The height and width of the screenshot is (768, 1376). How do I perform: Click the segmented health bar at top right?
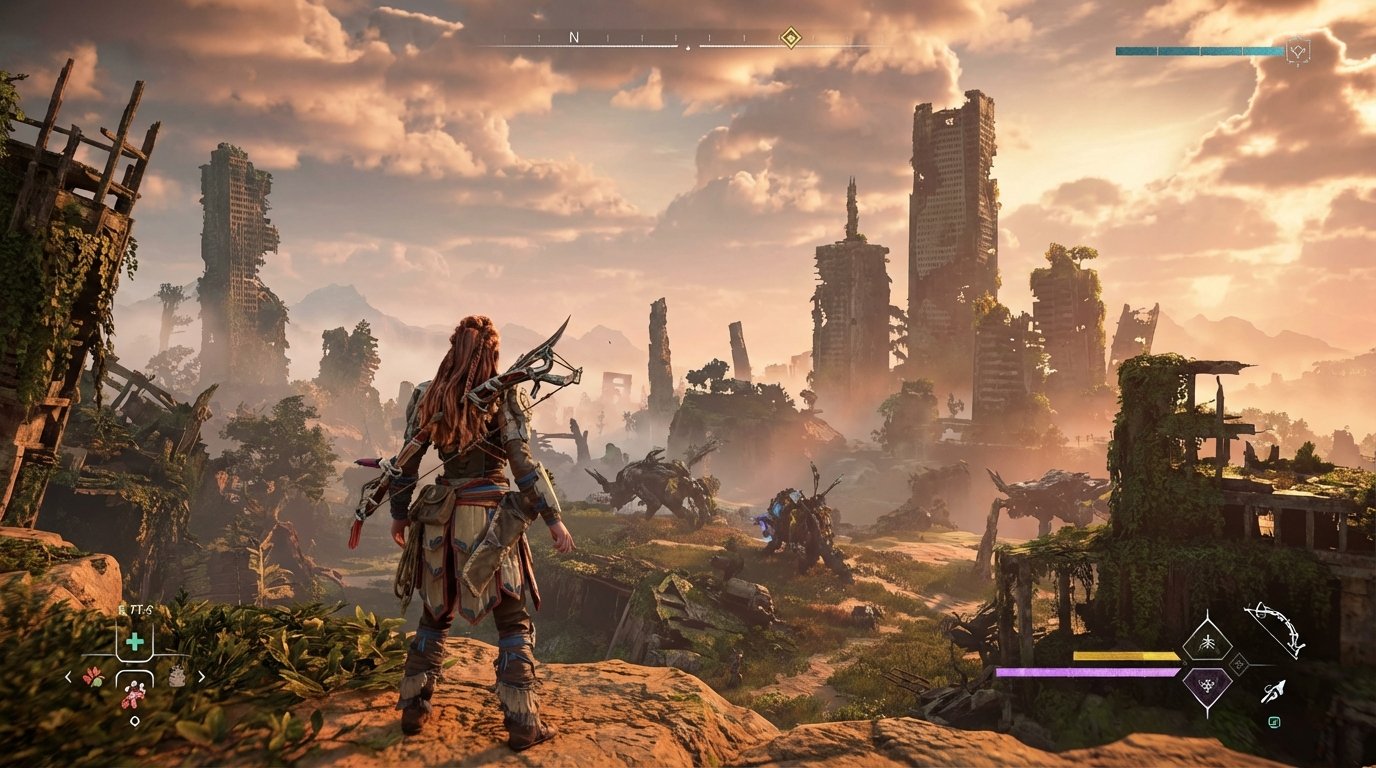pyautogui.click(x=1200, y=49)
